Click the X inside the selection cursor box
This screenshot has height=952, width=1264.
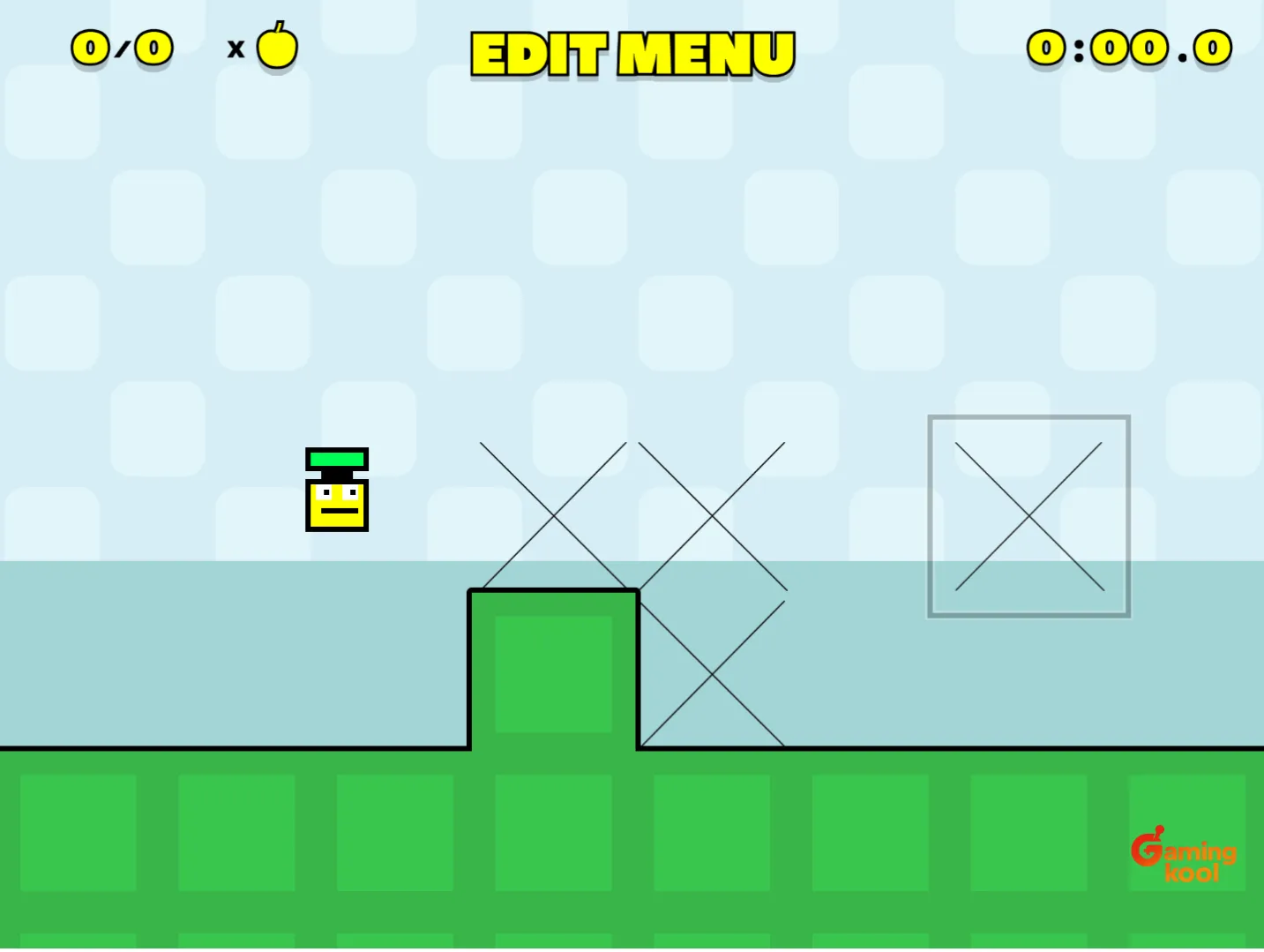1029,514
